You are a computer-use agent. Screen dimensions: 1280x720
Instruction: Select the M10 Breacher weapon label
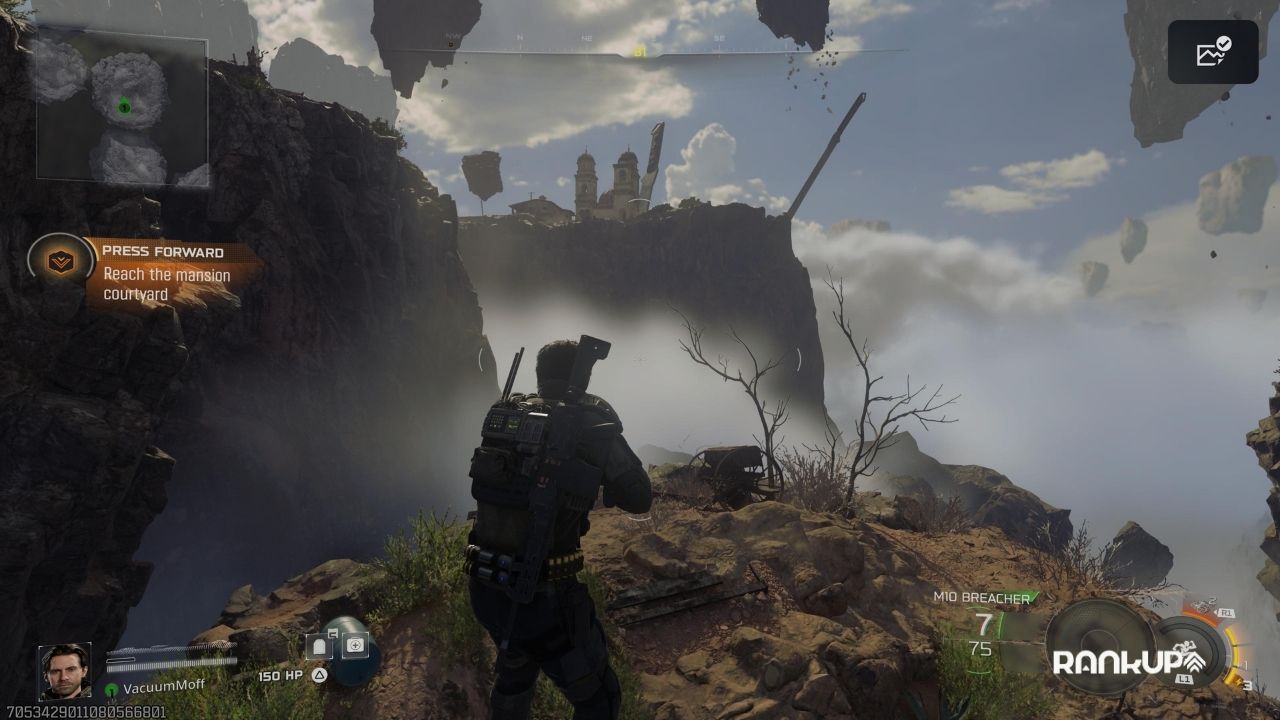982,597
